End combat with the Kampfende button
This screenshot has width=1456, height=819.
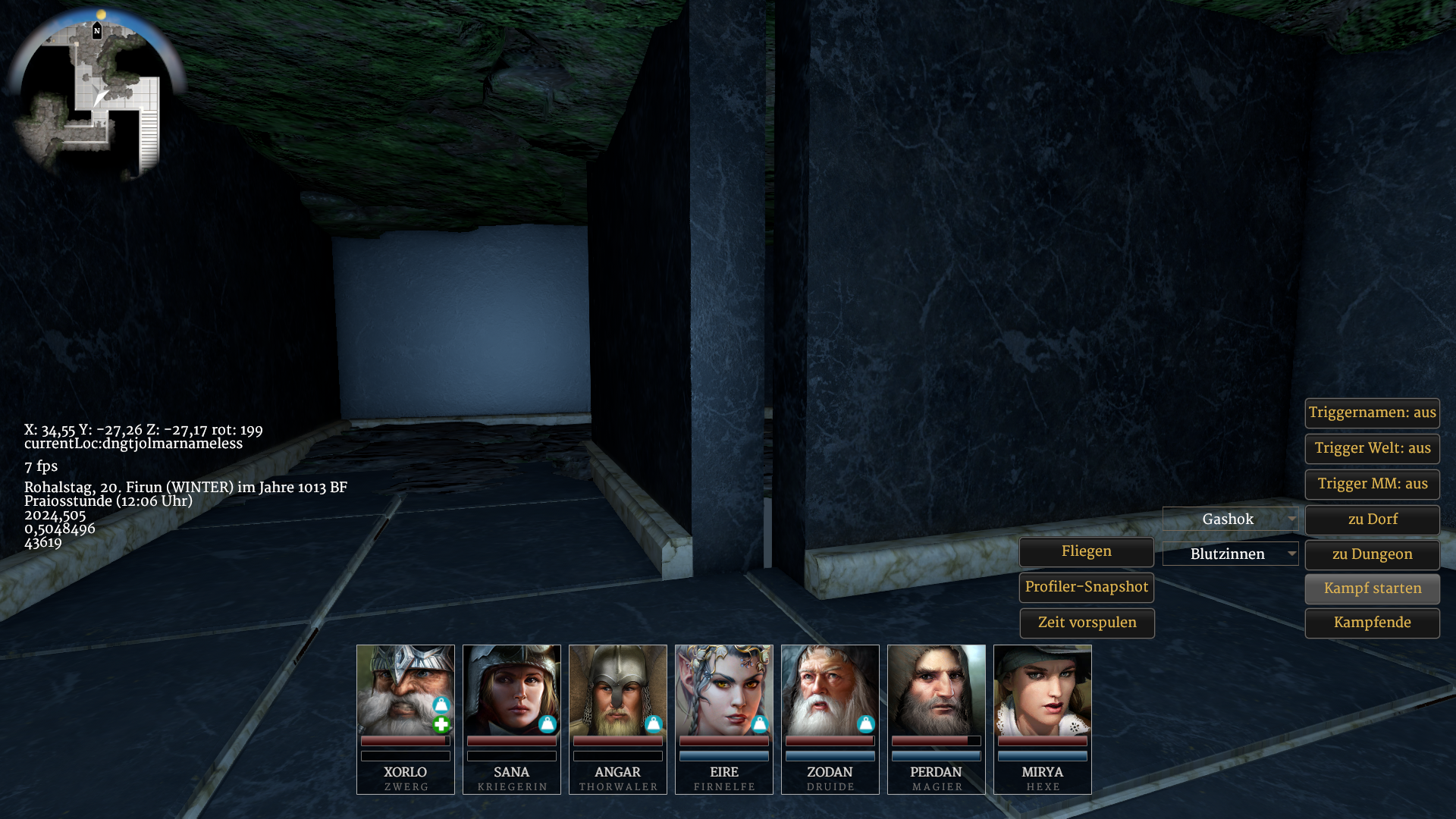1372,623
